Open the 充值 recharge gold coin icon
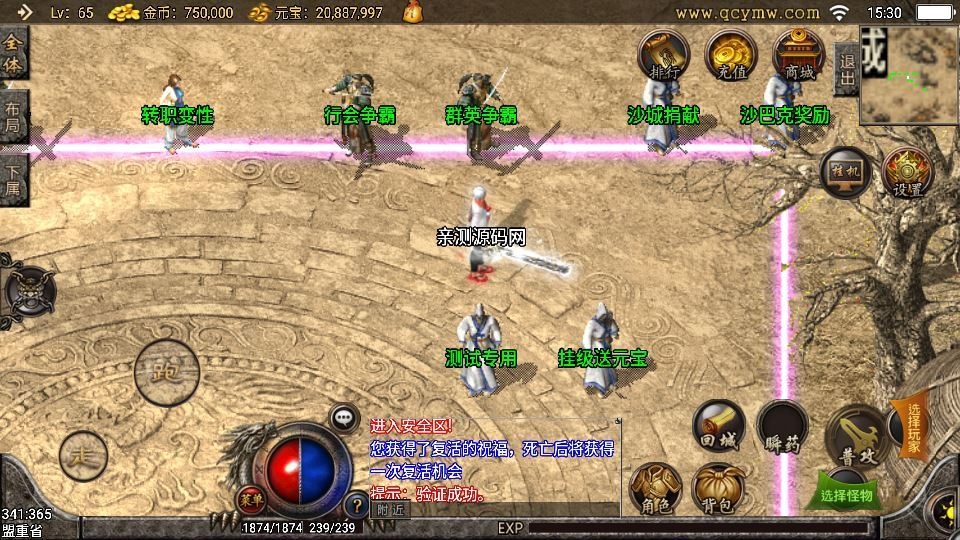The height and width of the screenshot is (540, 960). 731,54
